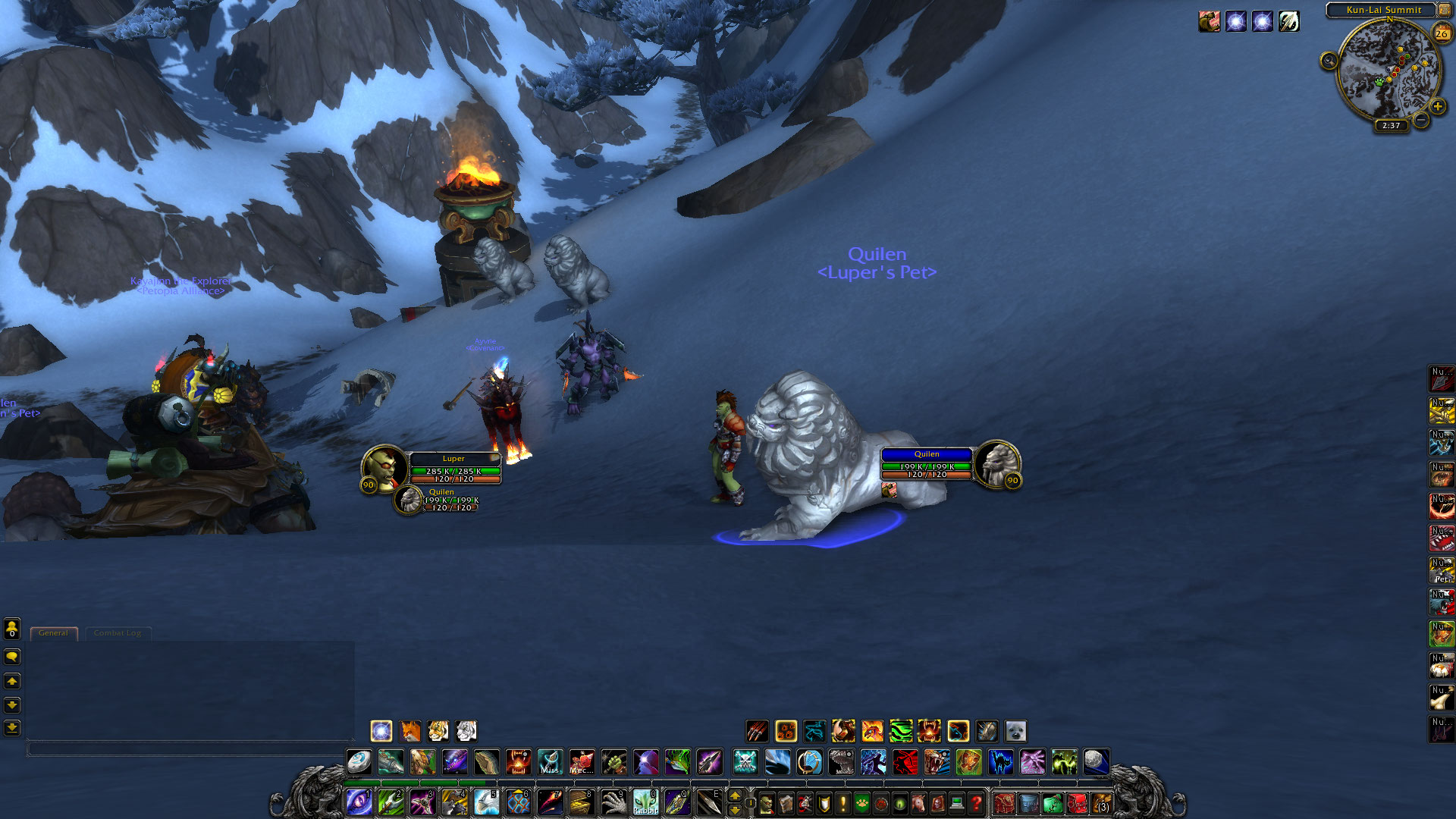Open the tracking menu on the minimap
The width and height of the screenshot is (1456, 819).
[1328, 61]
